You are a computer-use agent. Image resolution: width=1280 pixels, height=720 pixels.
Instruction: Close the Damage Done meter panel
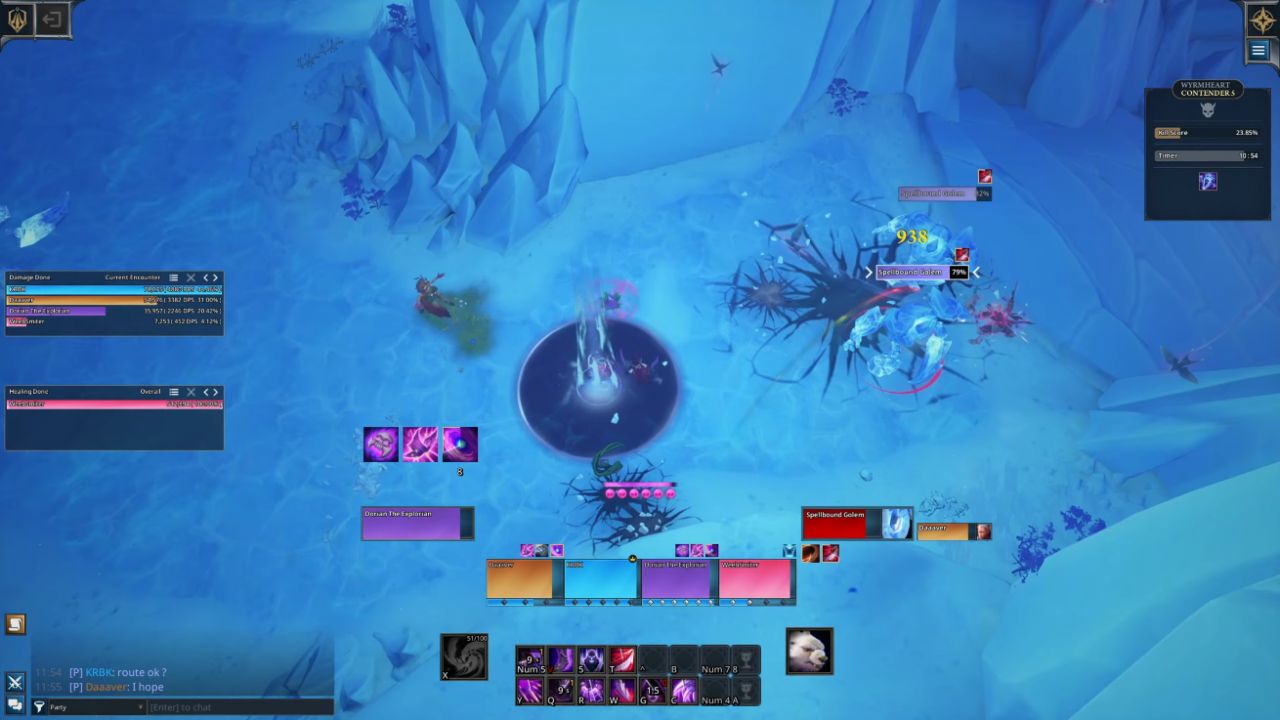click(190, 277)
